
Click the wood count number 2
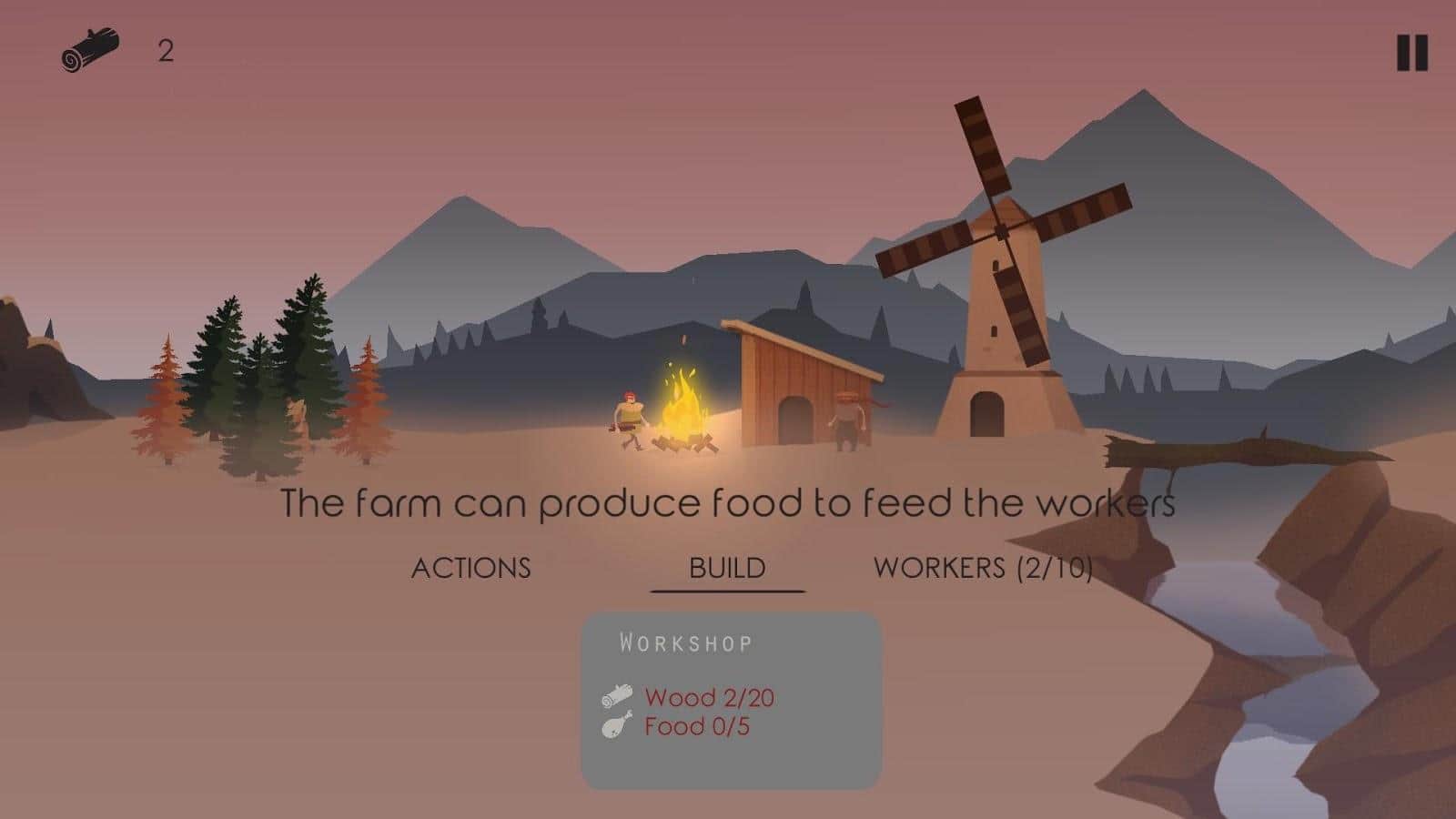165,51
